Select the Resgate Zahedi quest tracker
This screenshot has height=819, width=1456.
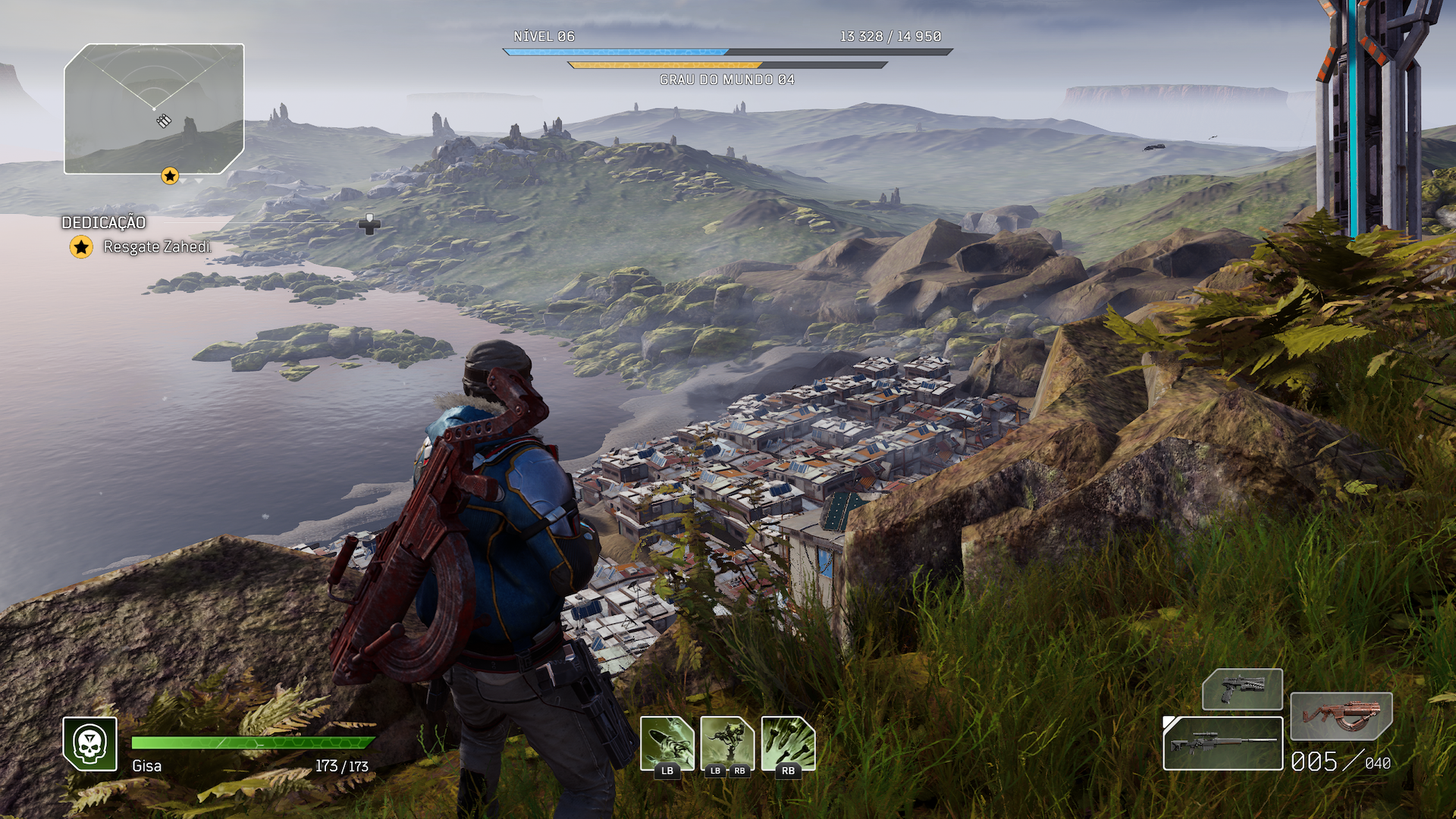click(156, 246)
